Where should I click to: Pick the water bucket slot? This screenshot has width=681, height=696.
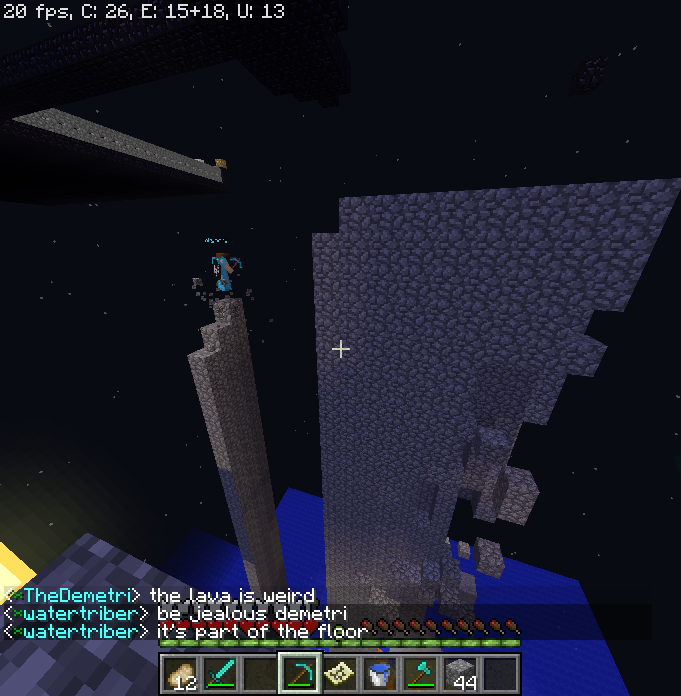tap(379, 672)
